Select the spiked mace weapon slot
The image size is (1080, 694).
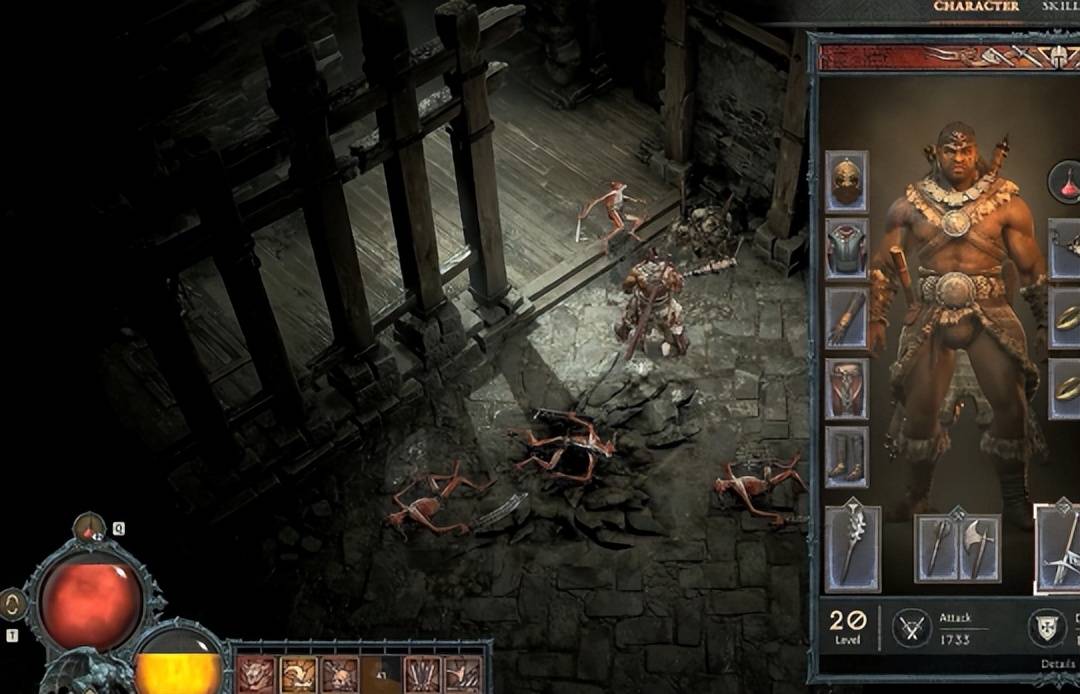tap(852, 547)
